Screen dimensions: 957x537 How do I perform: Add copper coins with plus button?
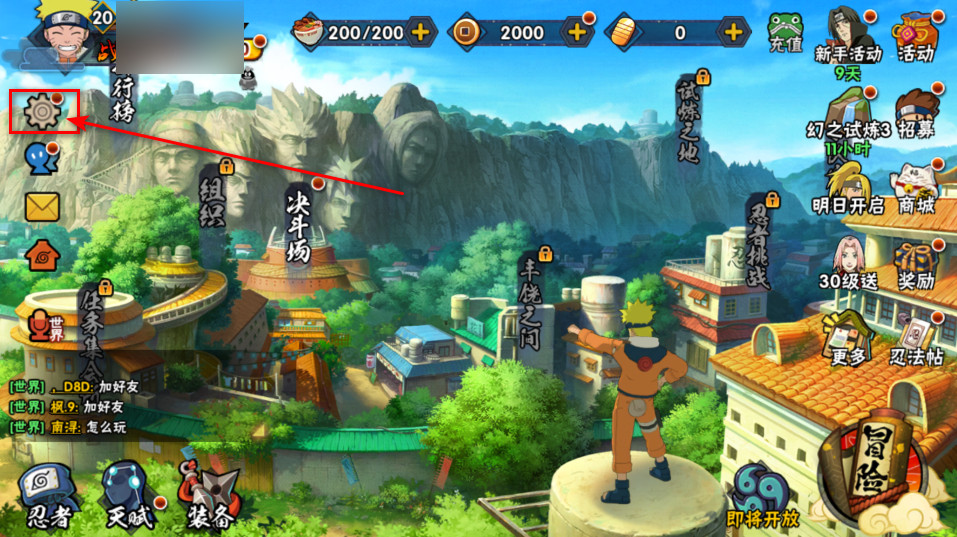578,32
